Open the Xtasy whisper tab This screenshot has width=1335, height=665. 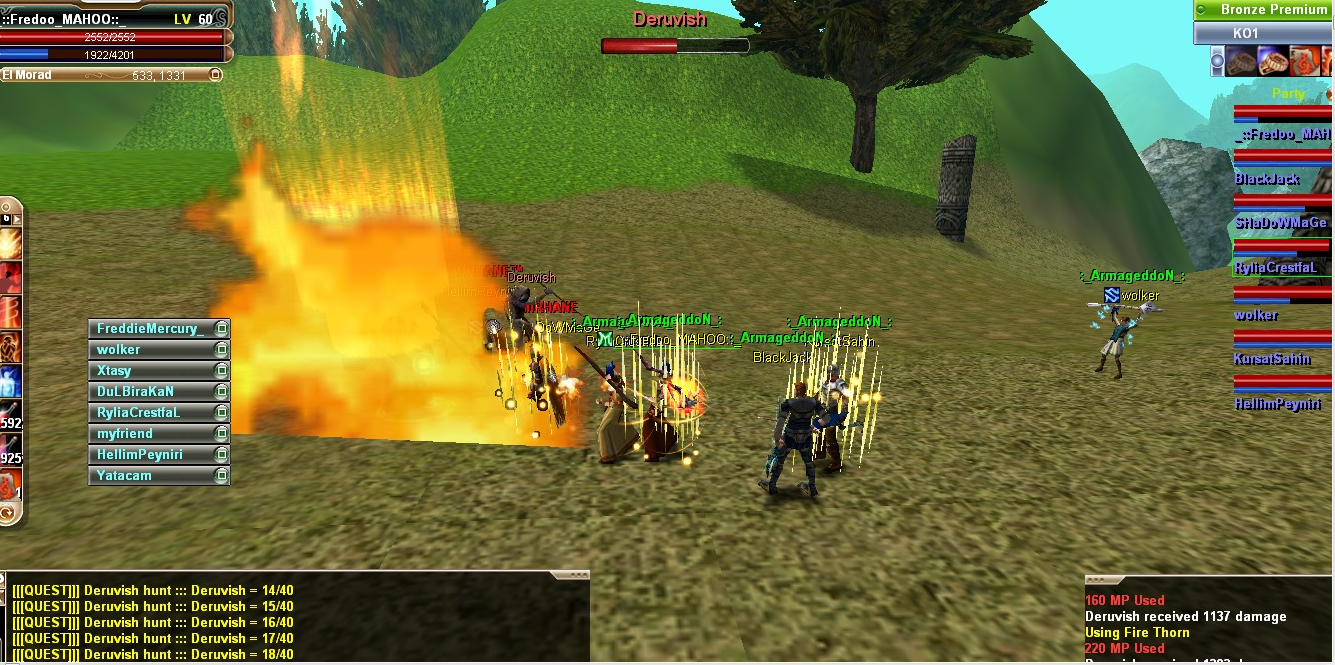pos(150,371)
